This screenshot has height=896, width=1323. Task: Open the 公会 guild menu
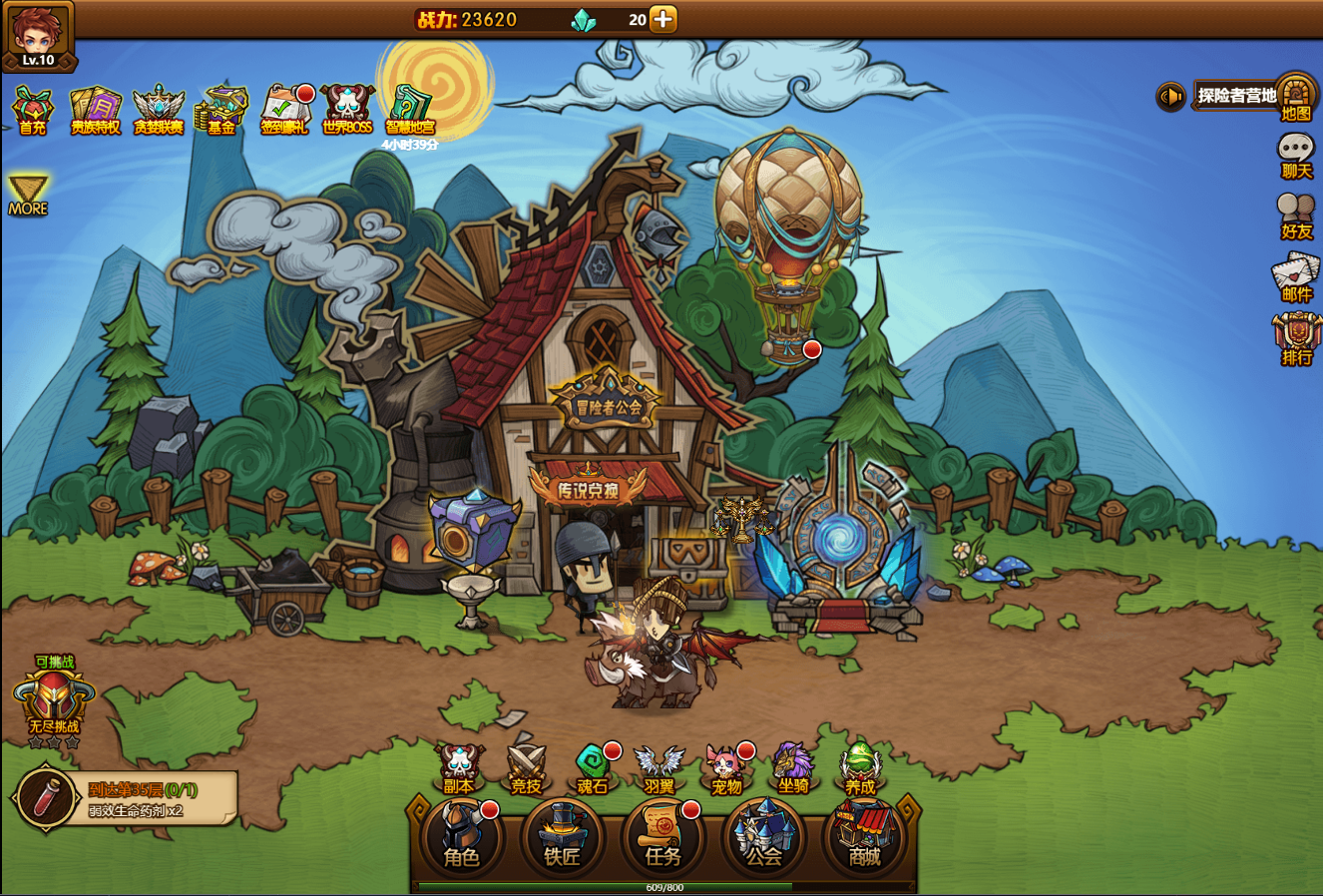coord(764,839)
